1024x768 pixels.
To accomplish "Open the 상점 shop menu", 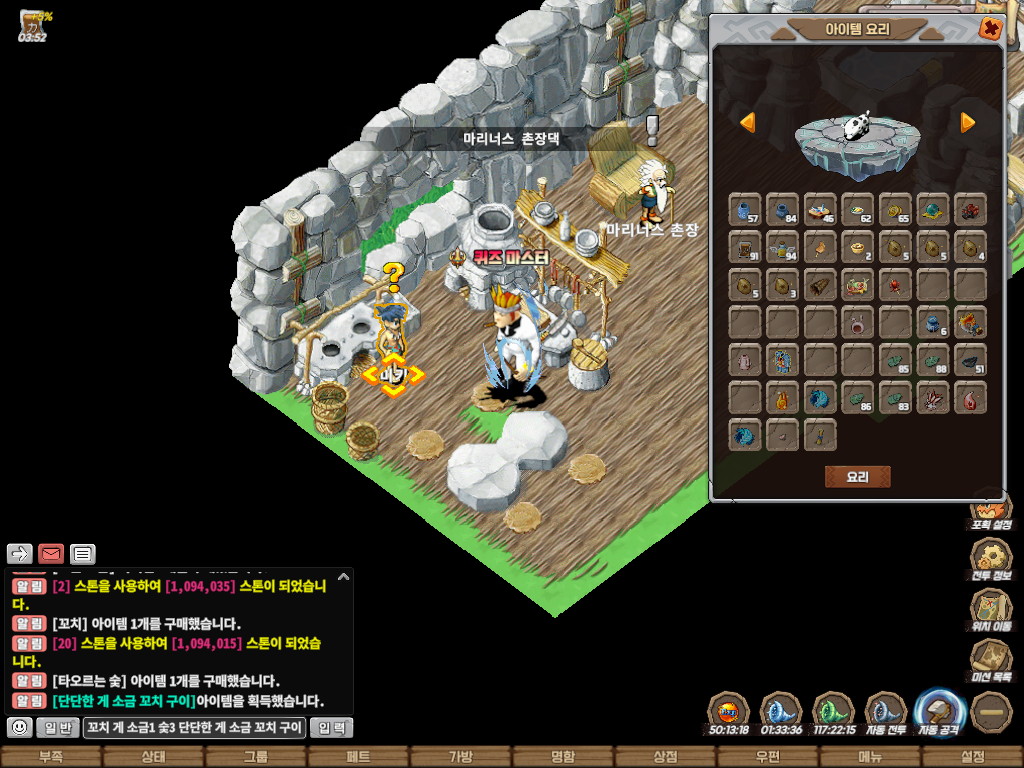I will 665,757.
